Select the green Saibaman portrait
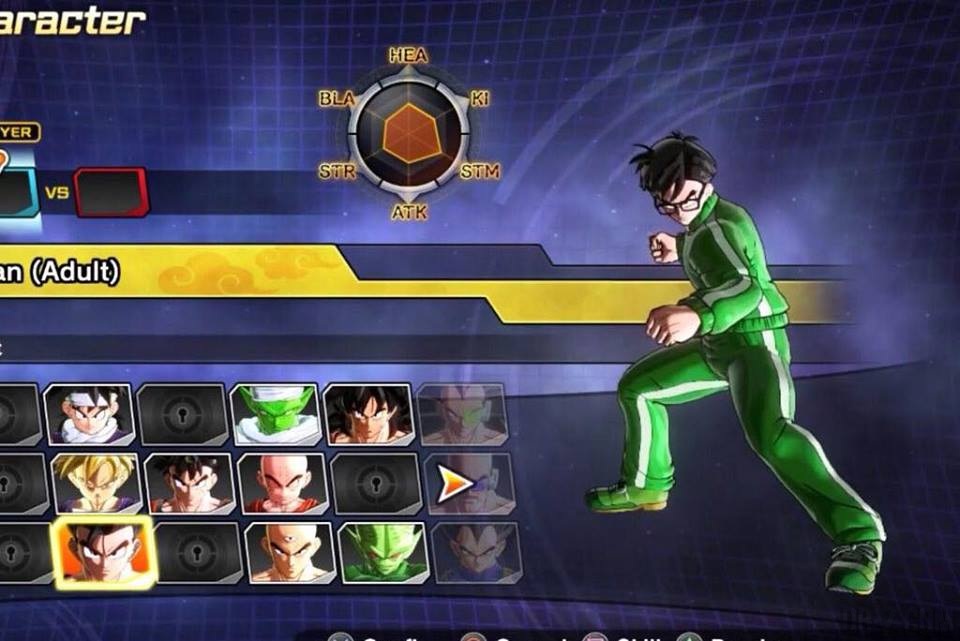Viewport: 960px width, 641px height. pyautogui.click(x=384, y=552)
